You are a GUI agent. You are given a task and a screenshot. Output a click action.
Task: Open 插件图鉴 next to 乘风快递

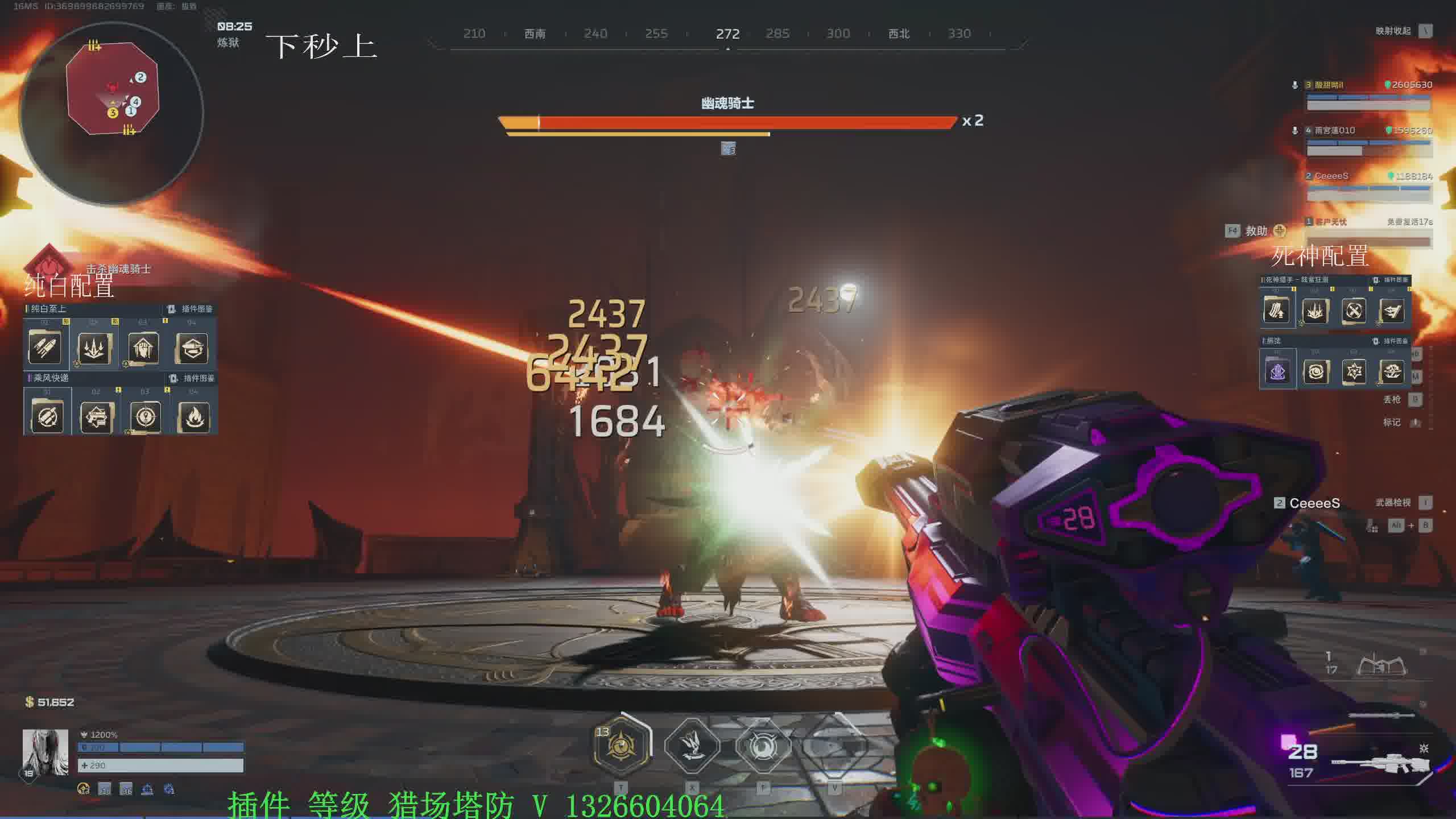click(193, 378)
